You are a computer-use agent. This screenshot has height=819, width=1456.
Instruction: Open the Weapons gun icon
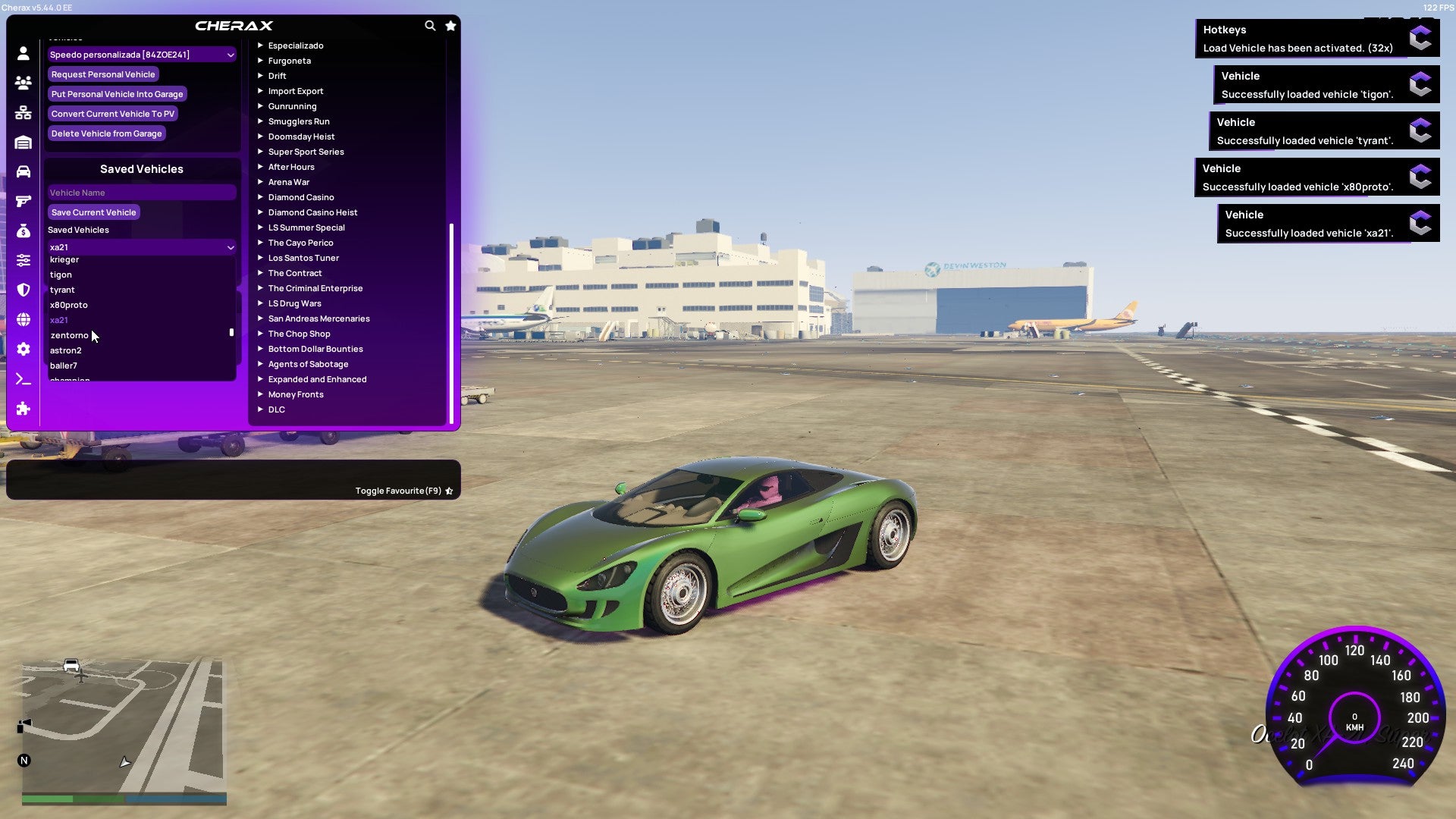[x=23, y=201]
